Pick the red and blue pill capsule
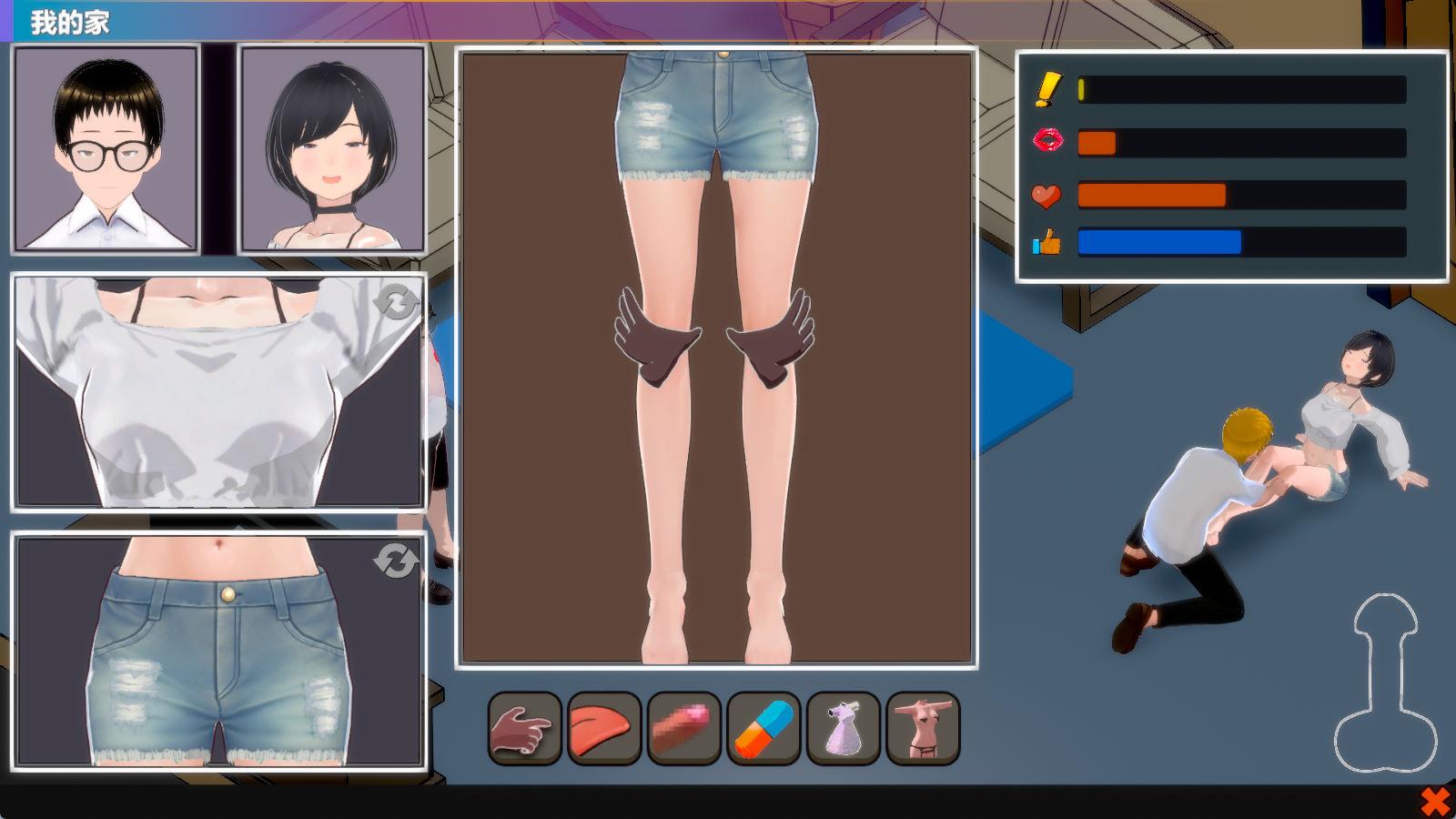The image size is (1456, 819). coord(763,728)
